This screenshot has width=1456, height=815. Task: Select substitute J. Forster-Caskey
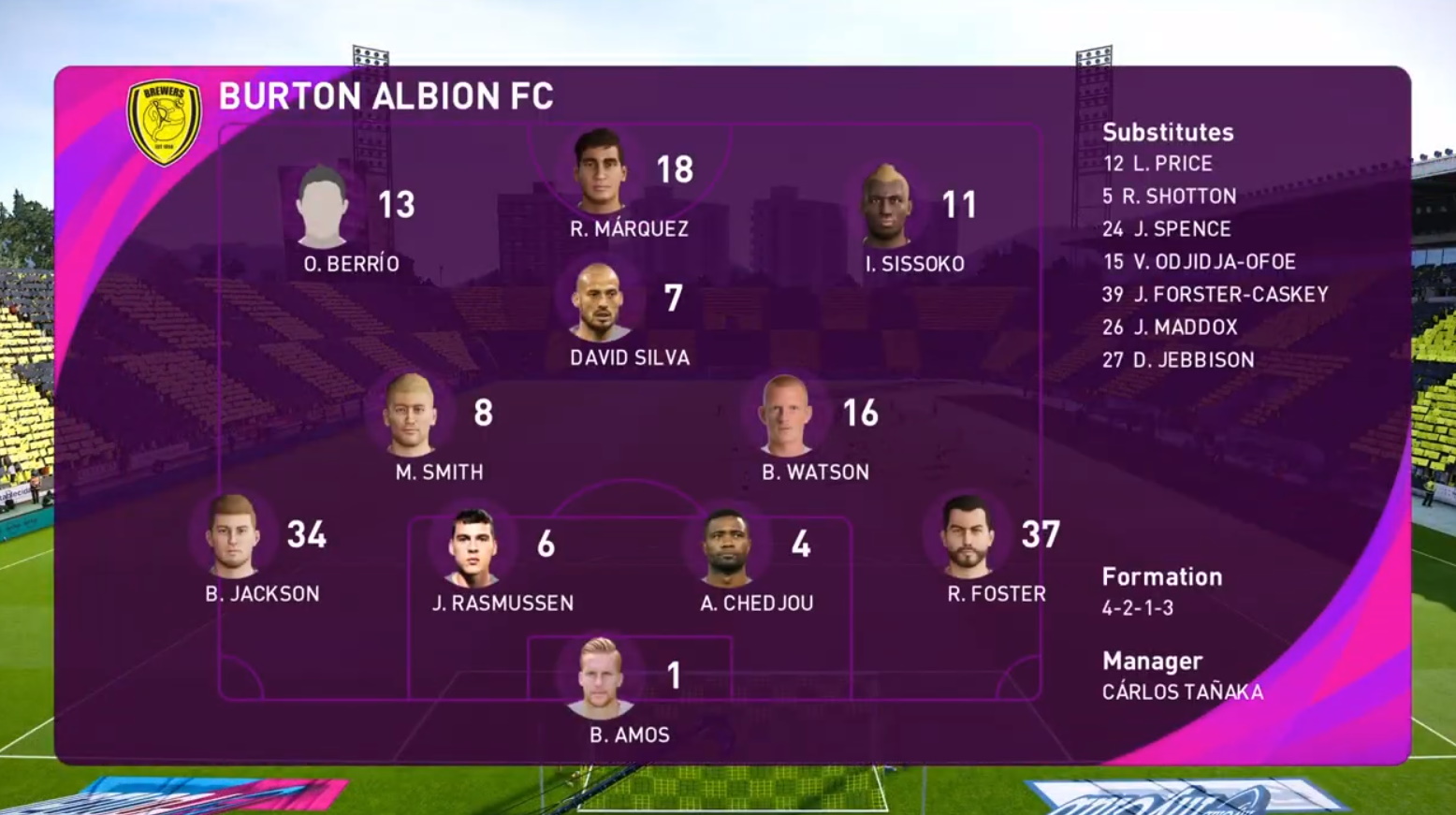(1215, 295)
